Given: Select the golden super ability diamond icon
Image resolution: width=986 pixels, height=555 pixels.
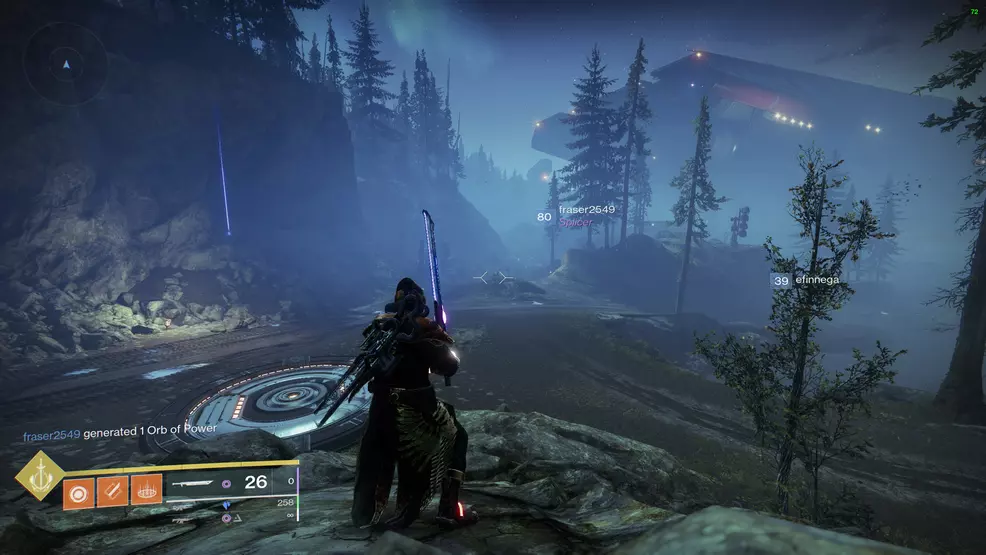Looking at the screenshot, I should 40,476.
